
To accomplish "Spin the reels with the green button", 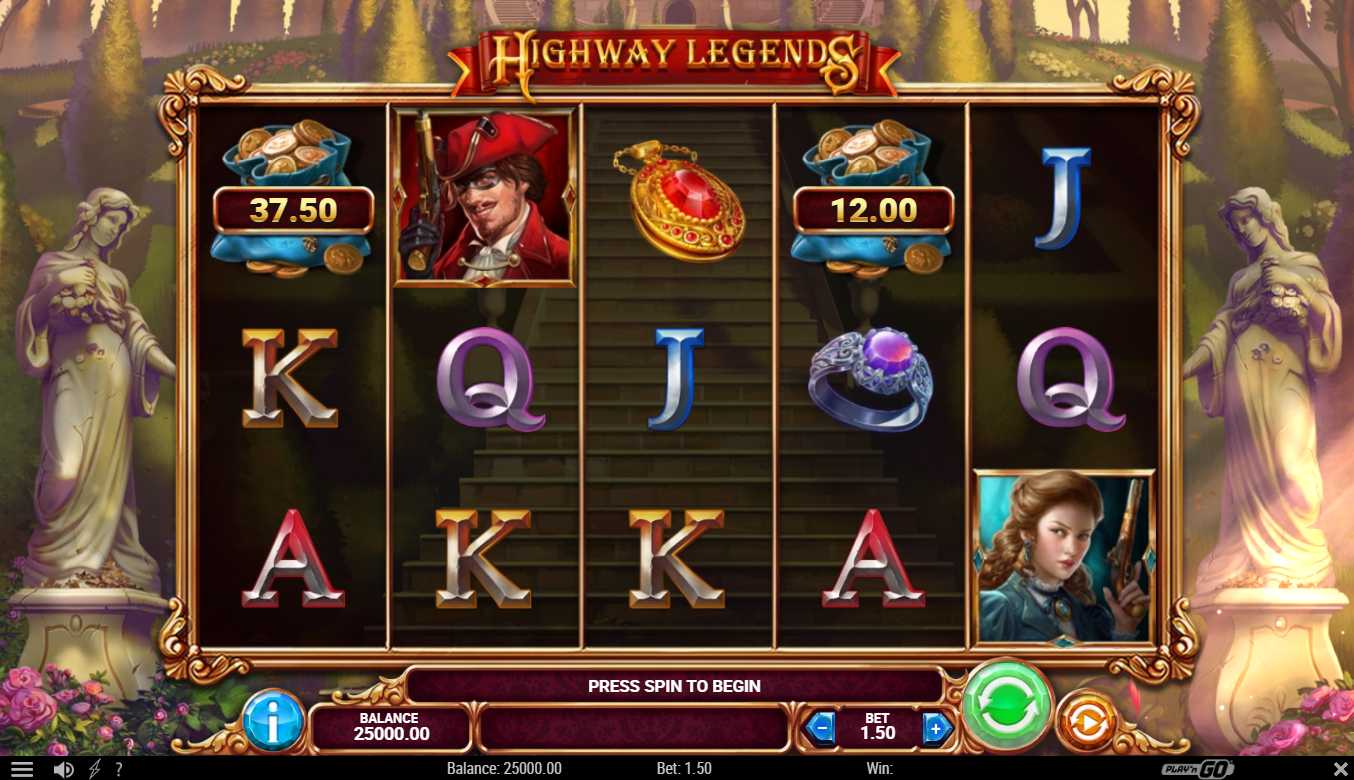I will [1007, 705].
